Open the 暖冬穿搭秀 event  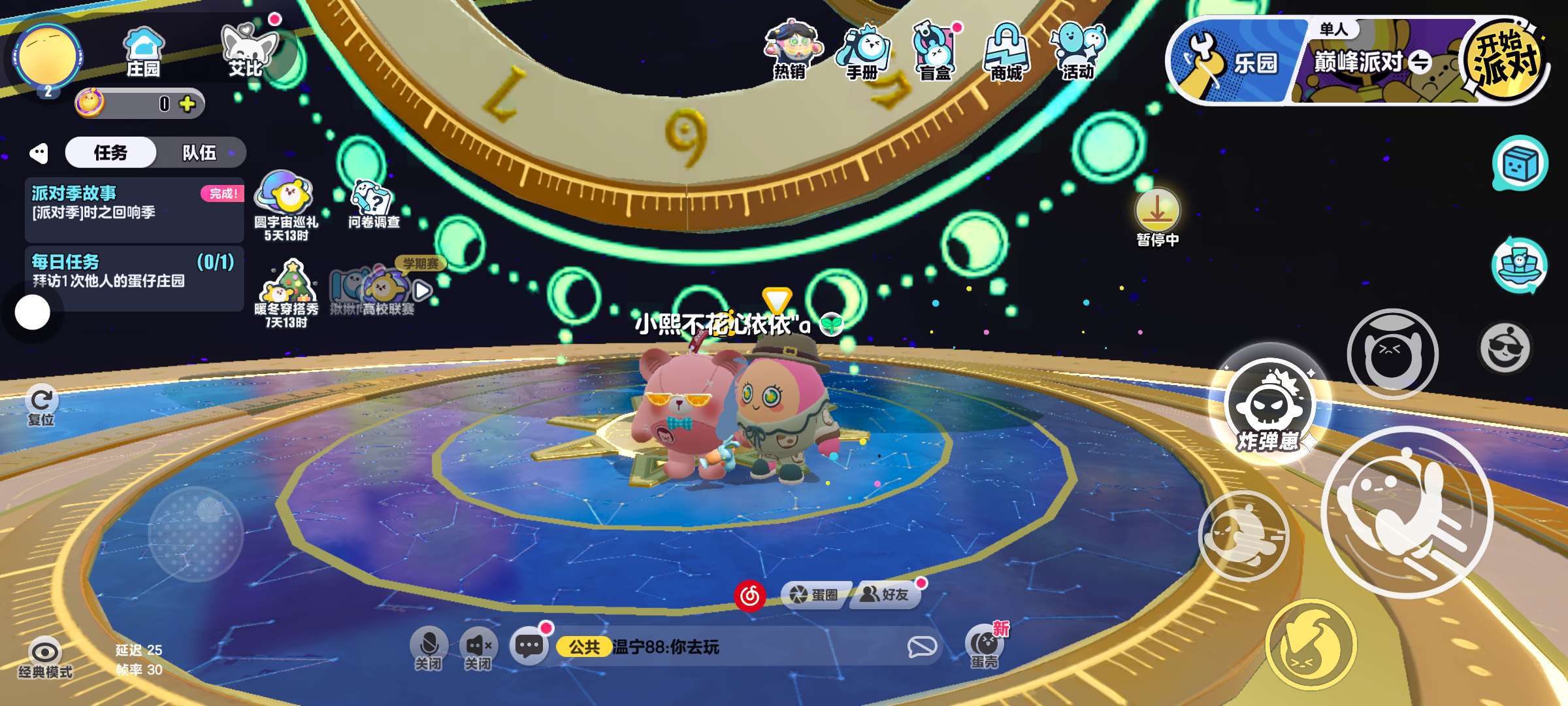[287, 294]
